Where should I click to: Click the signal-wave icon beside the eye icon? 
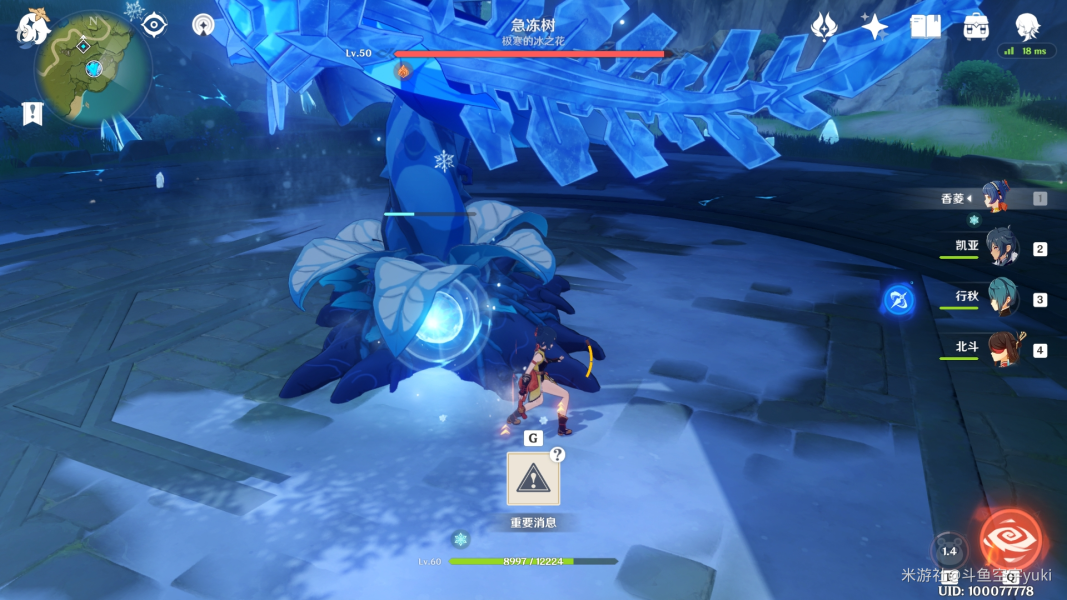tap(204, 25)
